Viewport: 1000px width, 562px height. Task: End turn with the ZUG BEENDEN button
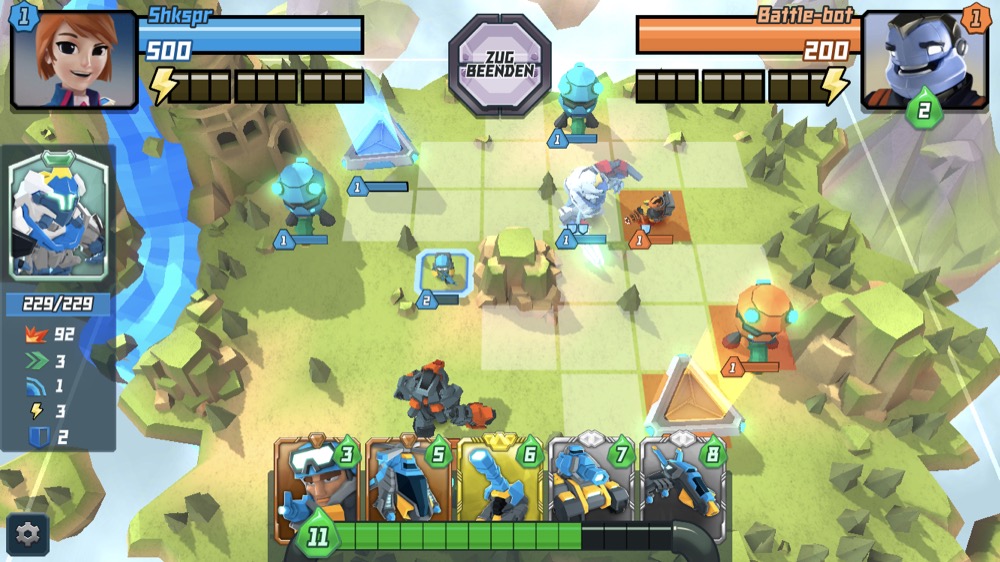pyautogui.click(x=500, y=62)
